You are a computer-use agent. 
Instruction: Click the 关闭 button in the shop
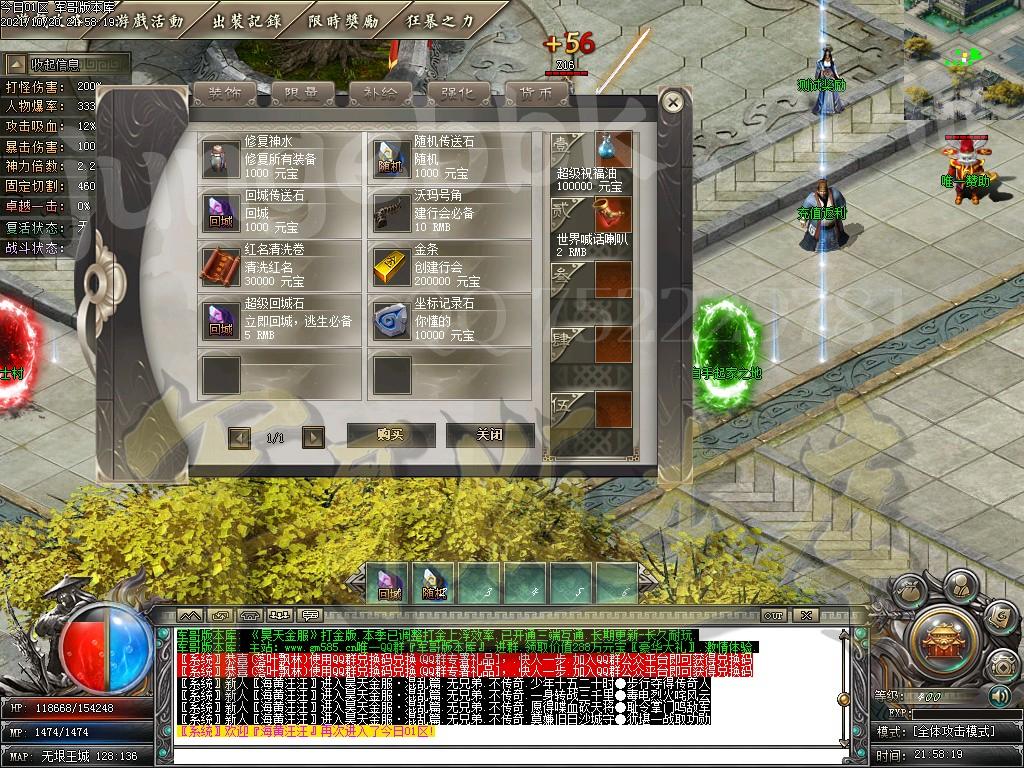tap(489, 434)
